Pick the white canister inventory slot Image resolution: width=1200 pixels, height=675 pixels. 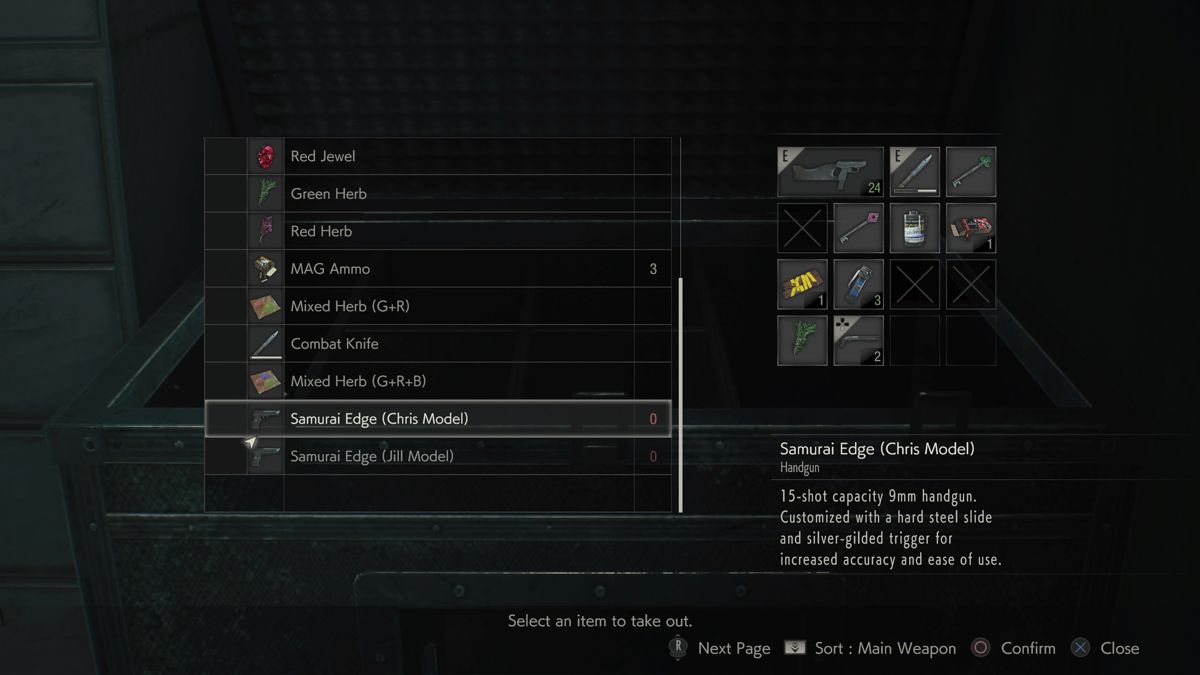point(915,228)
